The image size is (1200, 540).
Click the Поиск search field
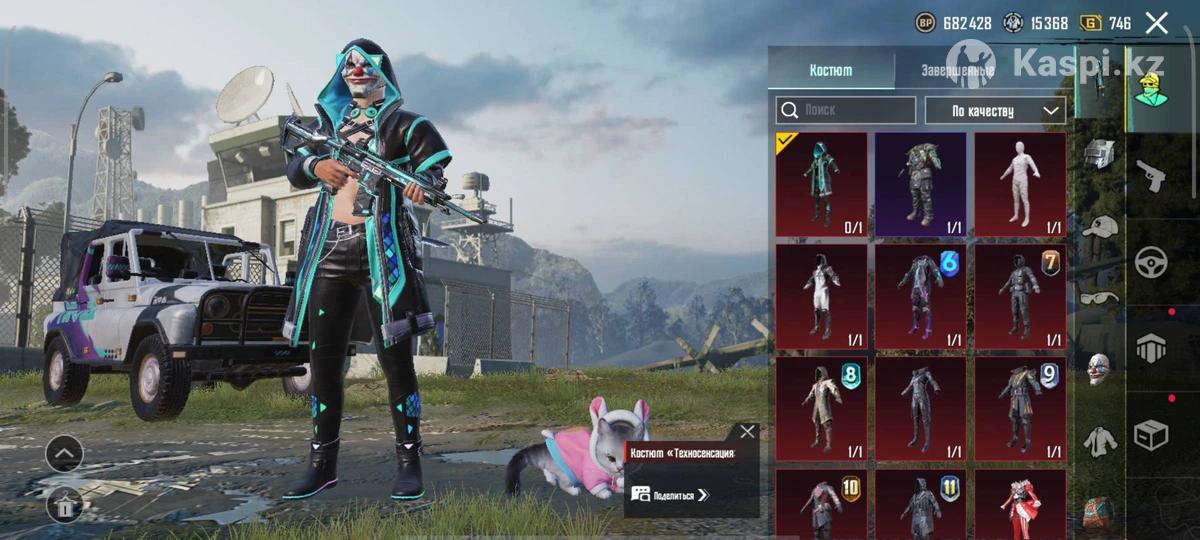(x=846, y=110)
